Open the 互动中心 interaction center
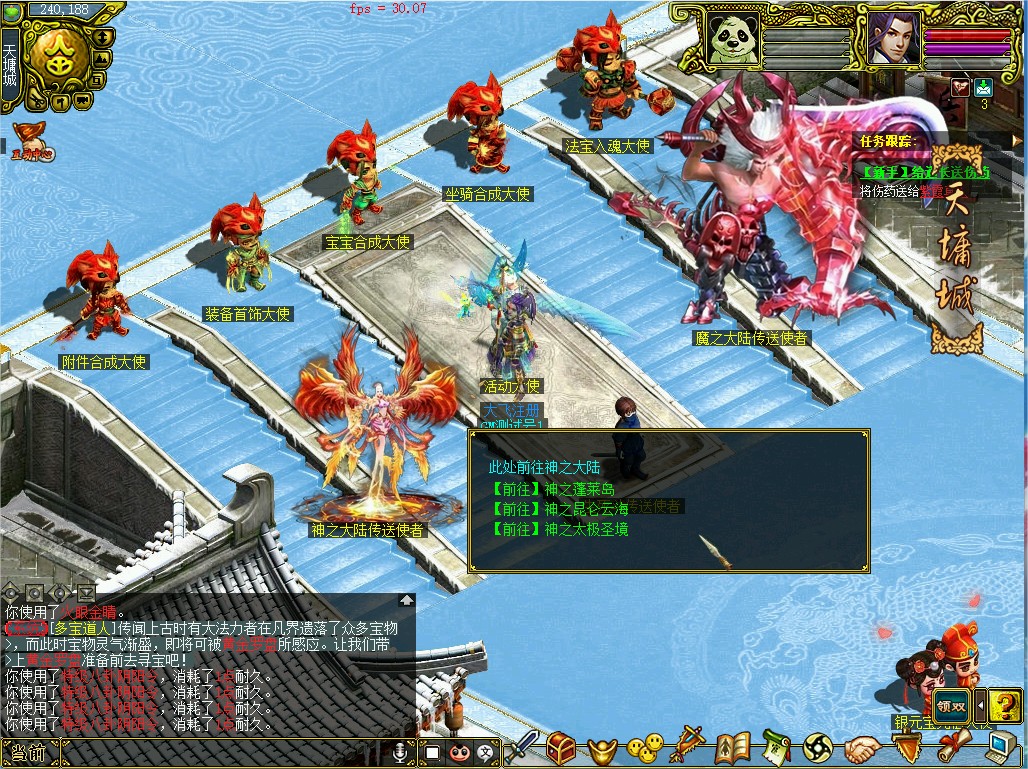The image size is (1028, 769). pyautogui.click(x=31, y=142)
